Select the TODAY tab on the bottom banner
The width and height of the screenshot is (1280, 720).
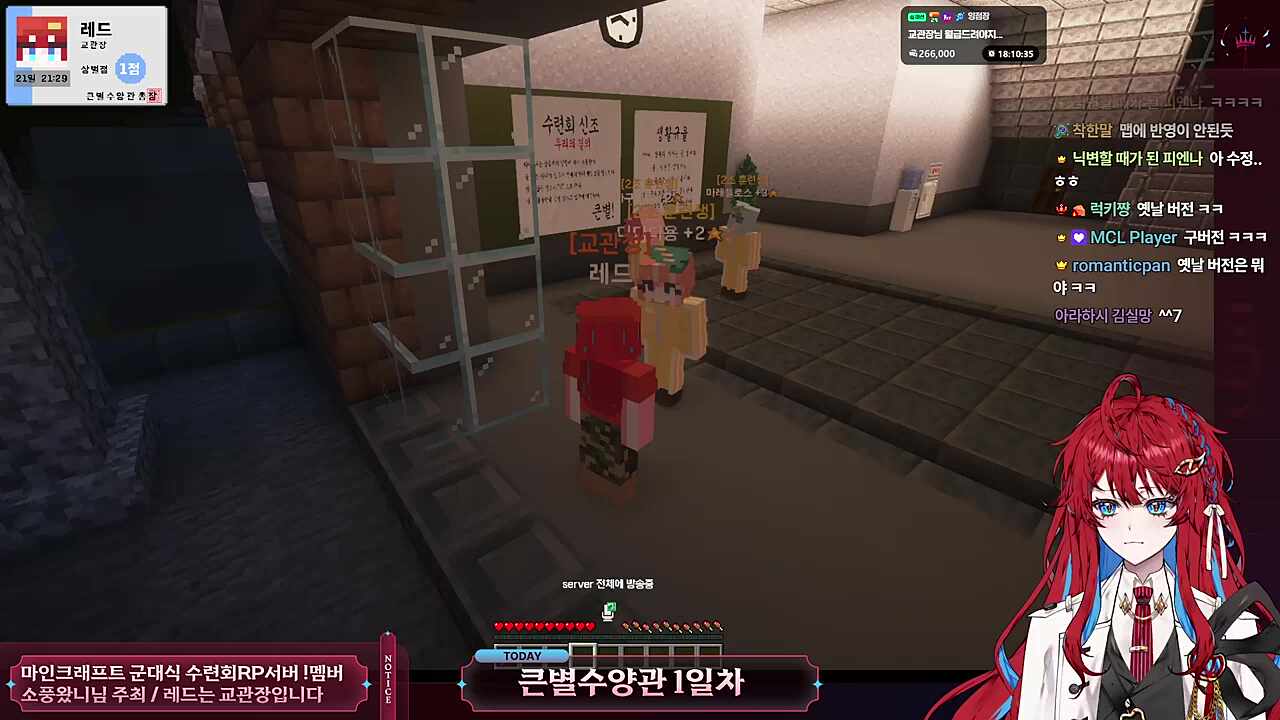pyautogui.click(x=524, y=655)
